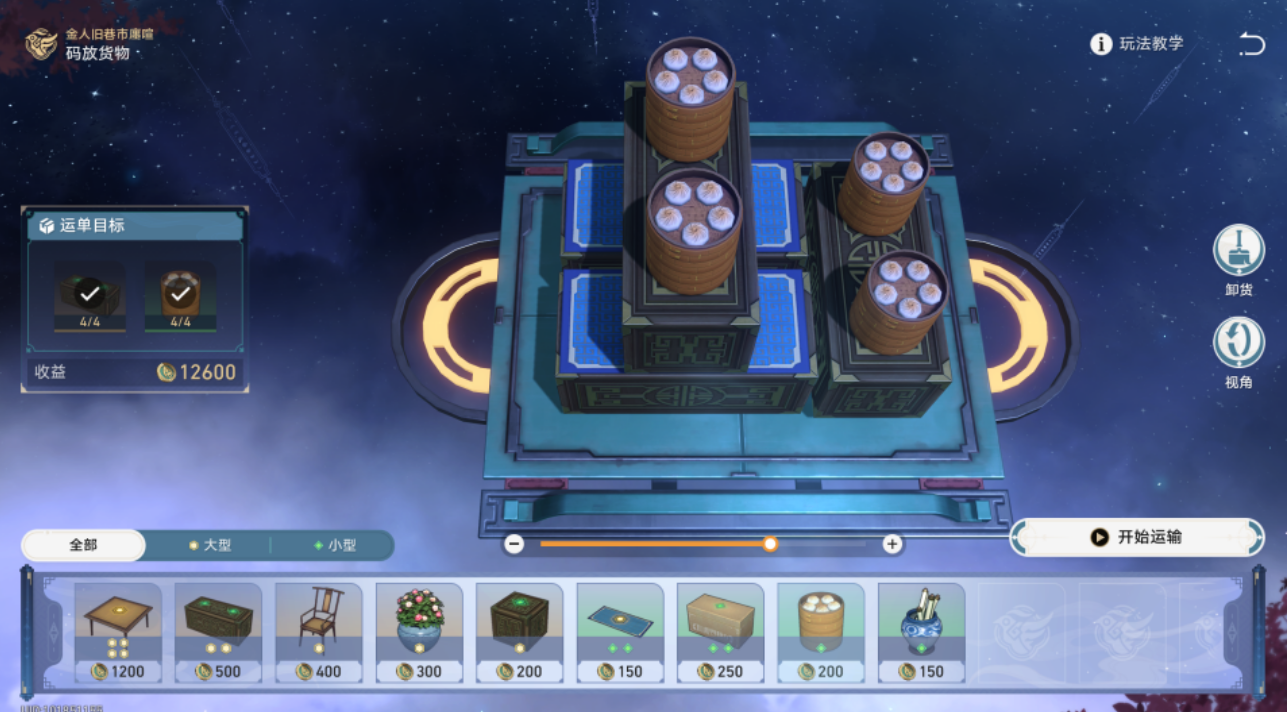Viewport: 1287px width, 712px height.
Task: Open the 玩法教学 tutorial info
Action: (x=1137, y=44)
